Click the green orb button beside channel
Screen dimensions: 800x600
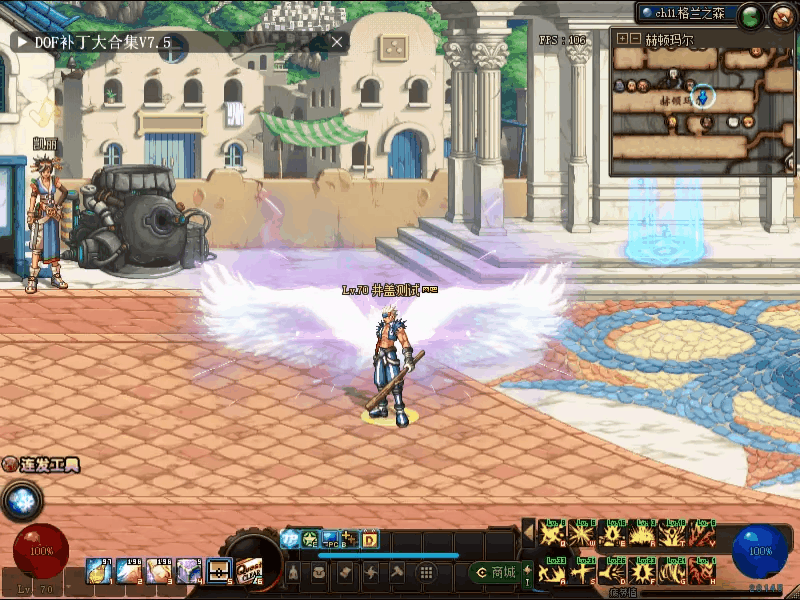point(752,15)
